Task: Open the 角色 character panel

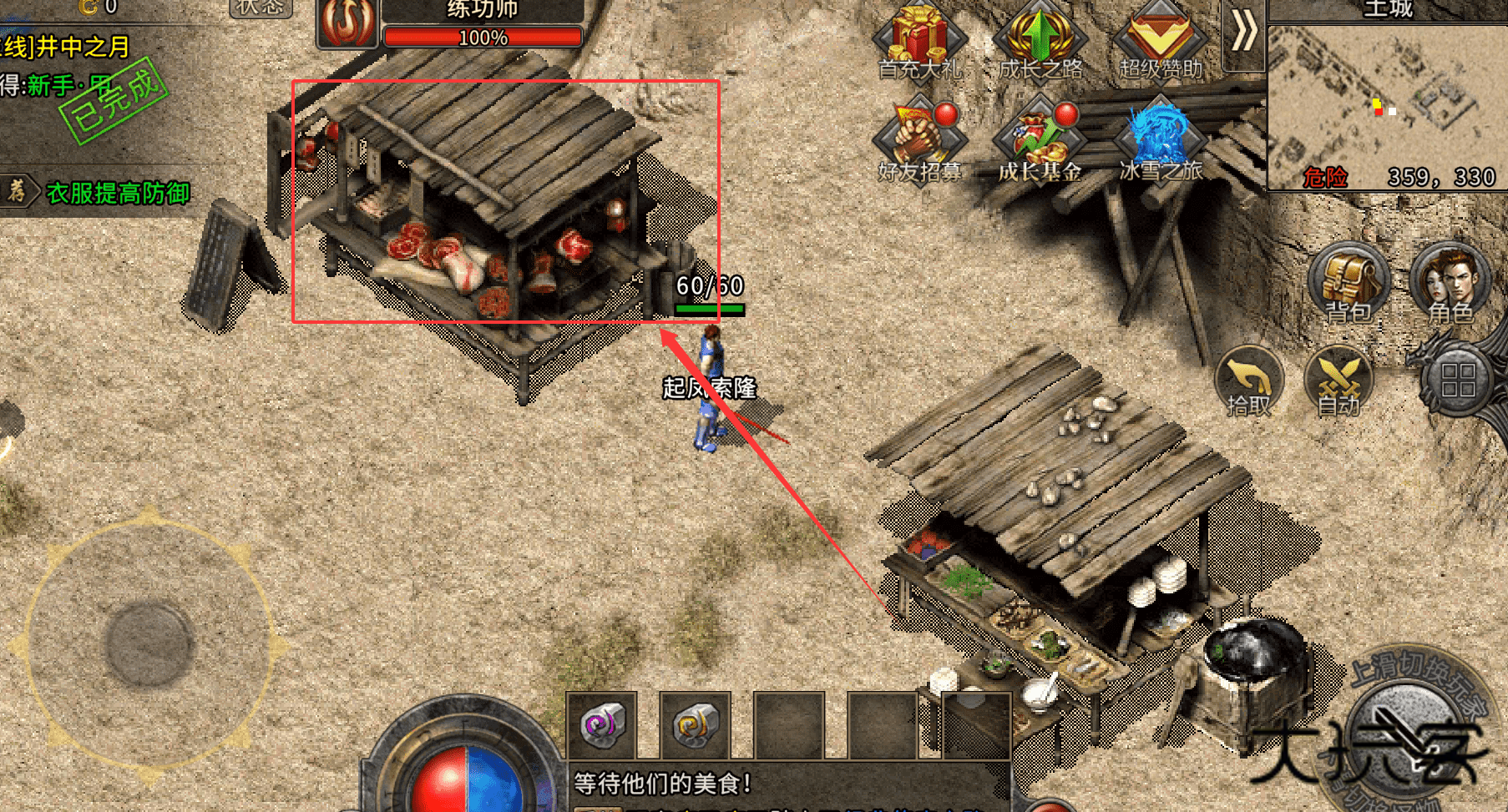Action: tap(1450, 284)
